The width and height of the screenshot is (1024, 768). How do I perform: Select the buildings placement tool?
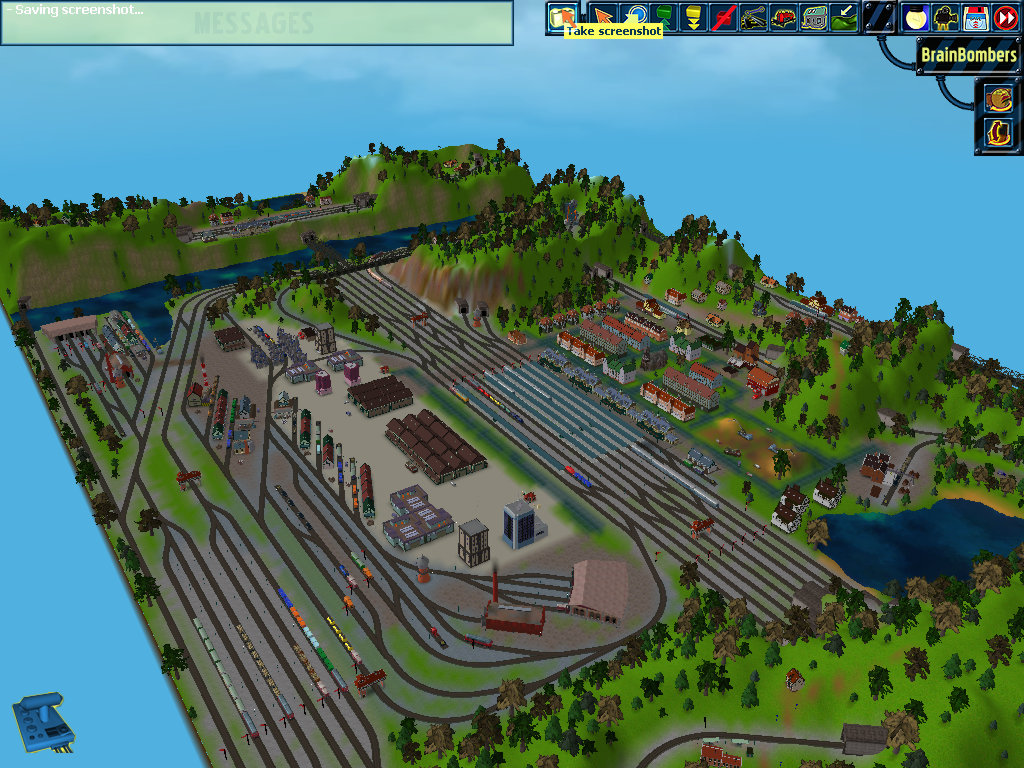pos(815,17)
